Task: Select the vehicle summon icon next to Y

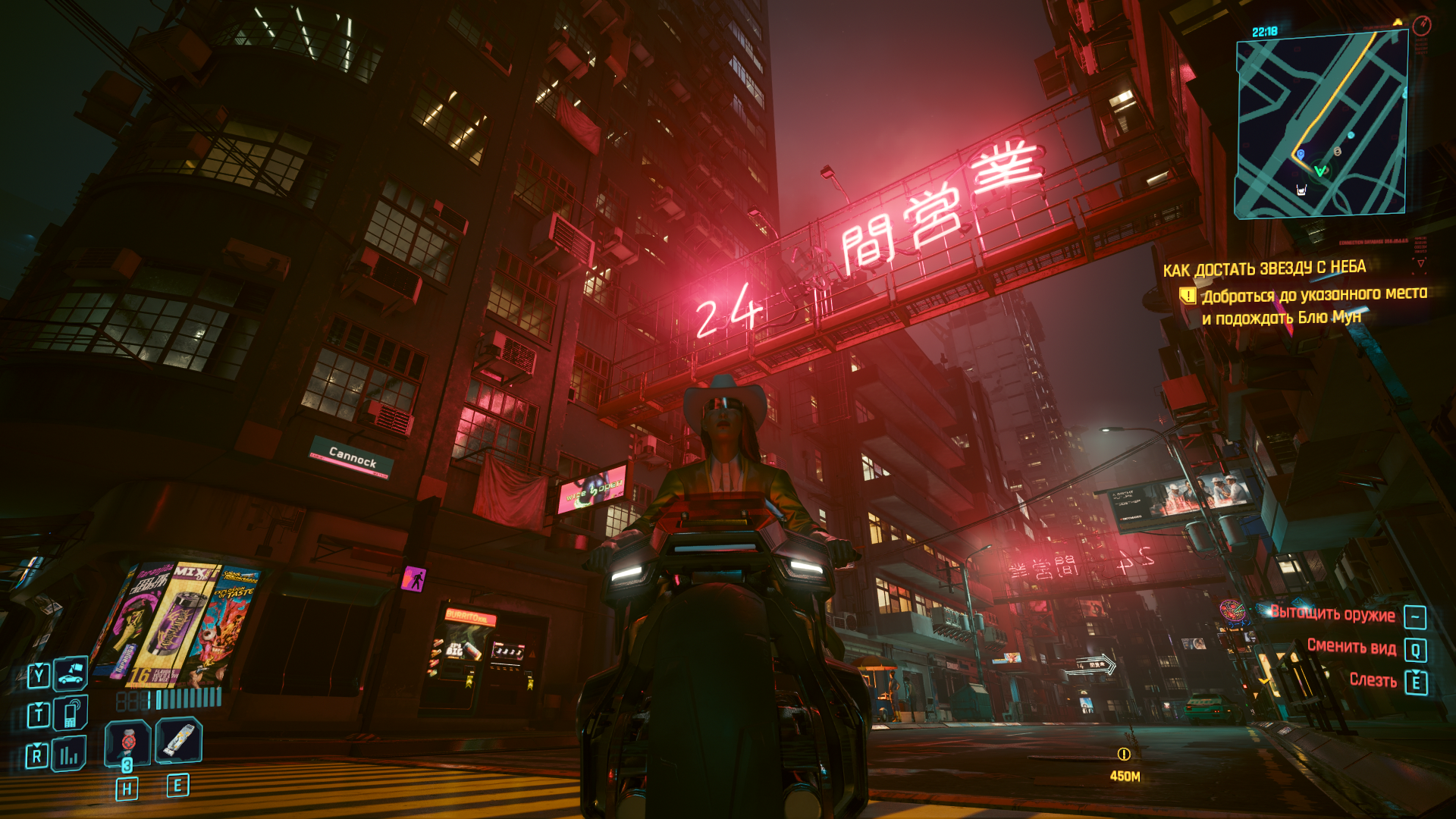Action: pos(68,675)
